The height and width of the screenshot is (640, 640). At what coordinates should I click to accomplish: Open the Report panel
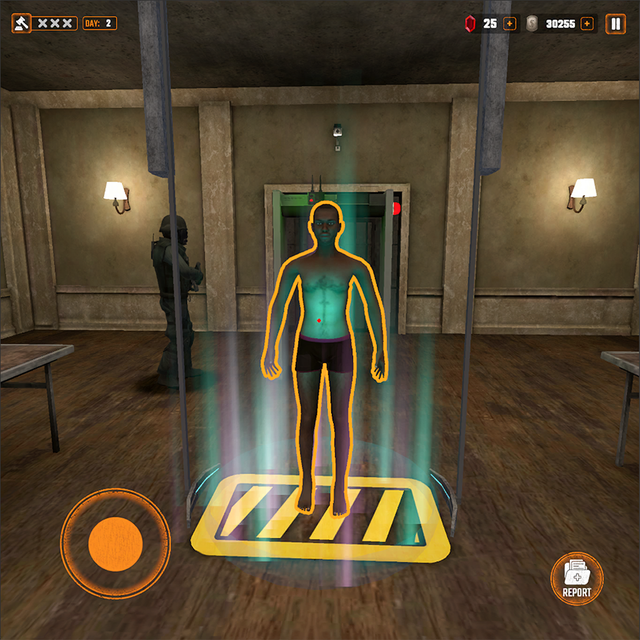tap(577, 578)
